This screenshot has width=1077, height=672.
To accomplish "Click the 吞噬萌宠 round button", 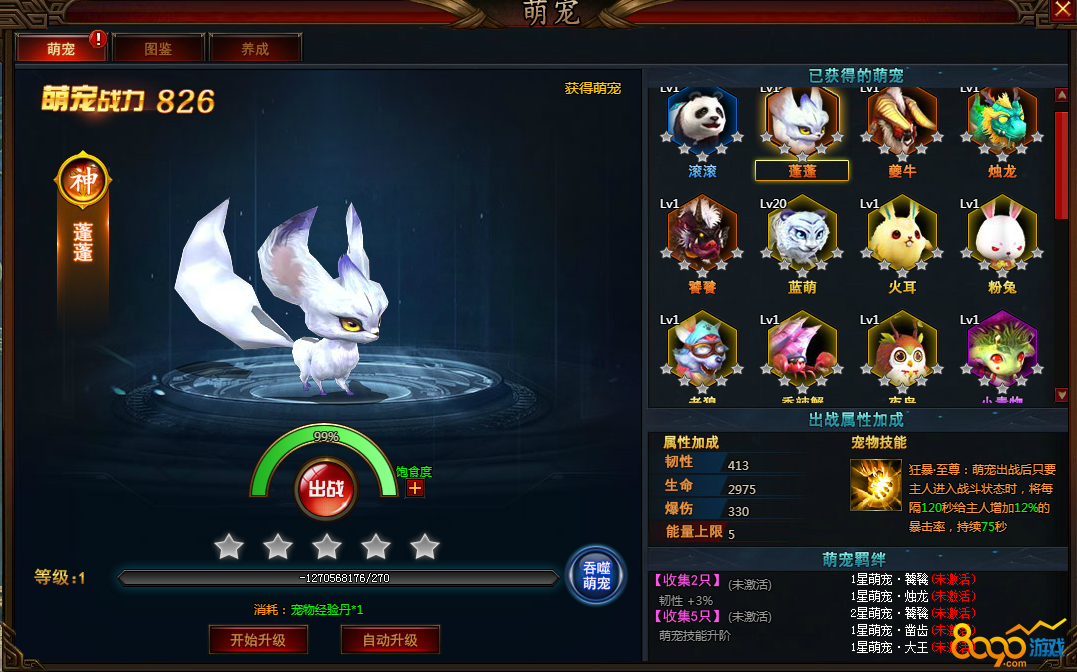I will click(596, 576).
